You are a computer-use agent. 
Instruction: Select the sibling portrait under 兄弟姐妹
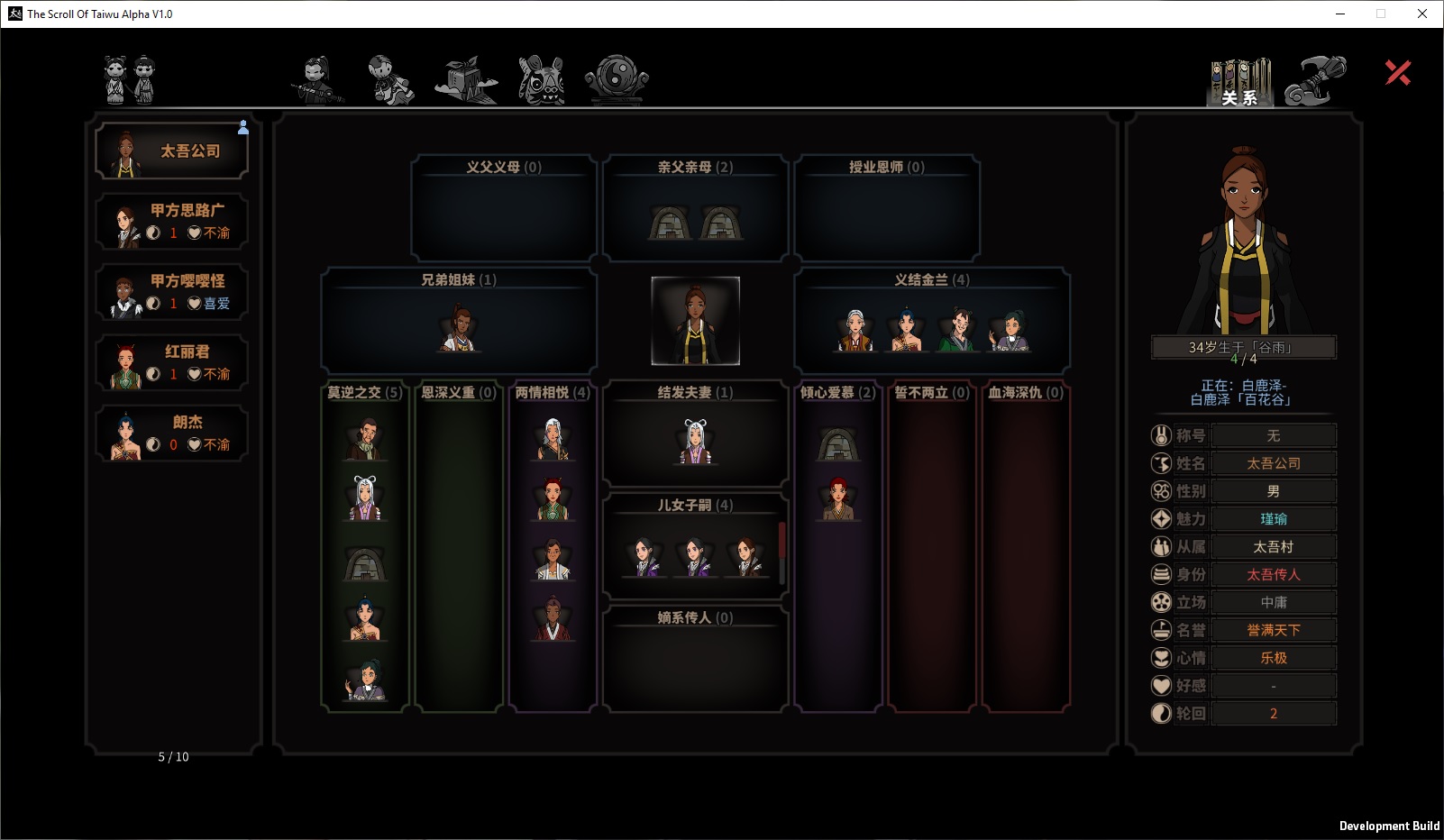459,328
